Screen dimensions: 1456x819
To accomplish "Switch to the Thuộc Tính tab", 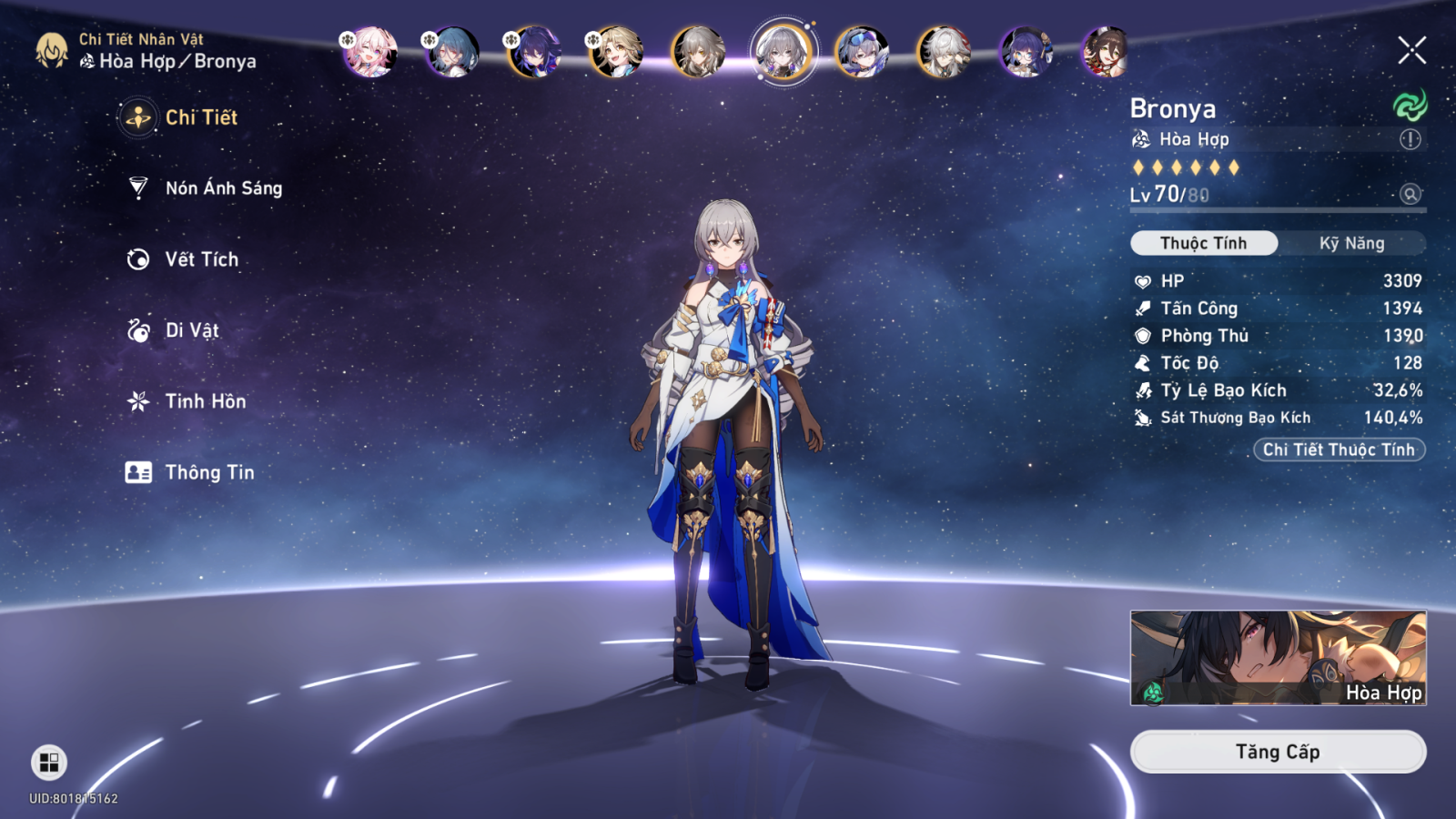I will [1203, 243].
